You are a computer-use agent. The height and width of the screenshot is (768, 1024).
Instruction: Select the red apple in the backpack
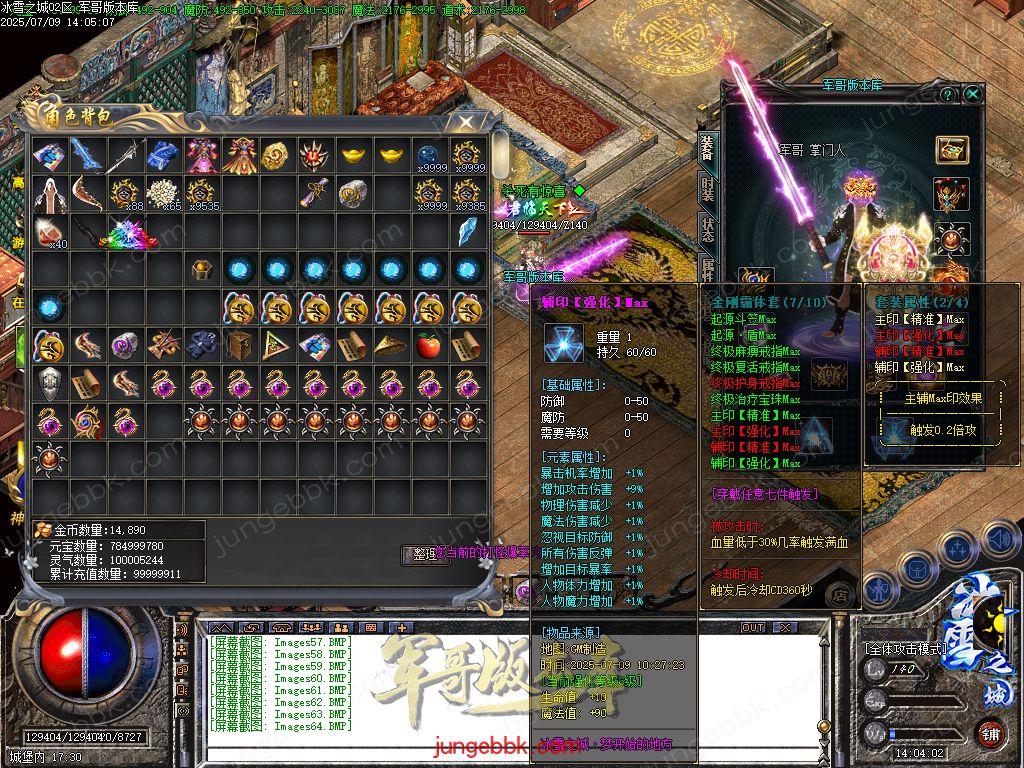point(428,346)
